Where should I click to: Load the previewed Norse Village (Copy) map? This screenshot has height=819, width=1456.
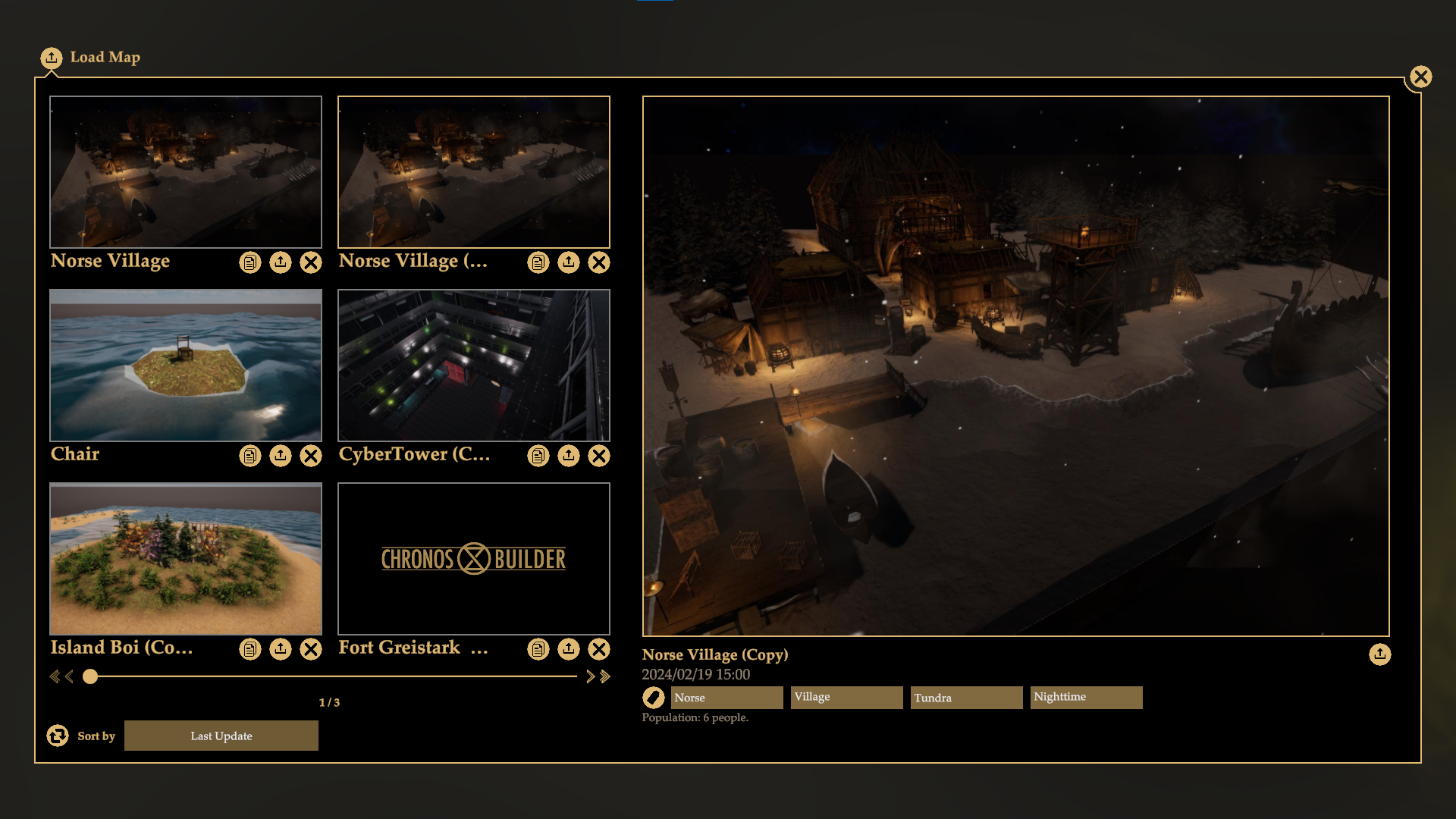point(1379,654)
